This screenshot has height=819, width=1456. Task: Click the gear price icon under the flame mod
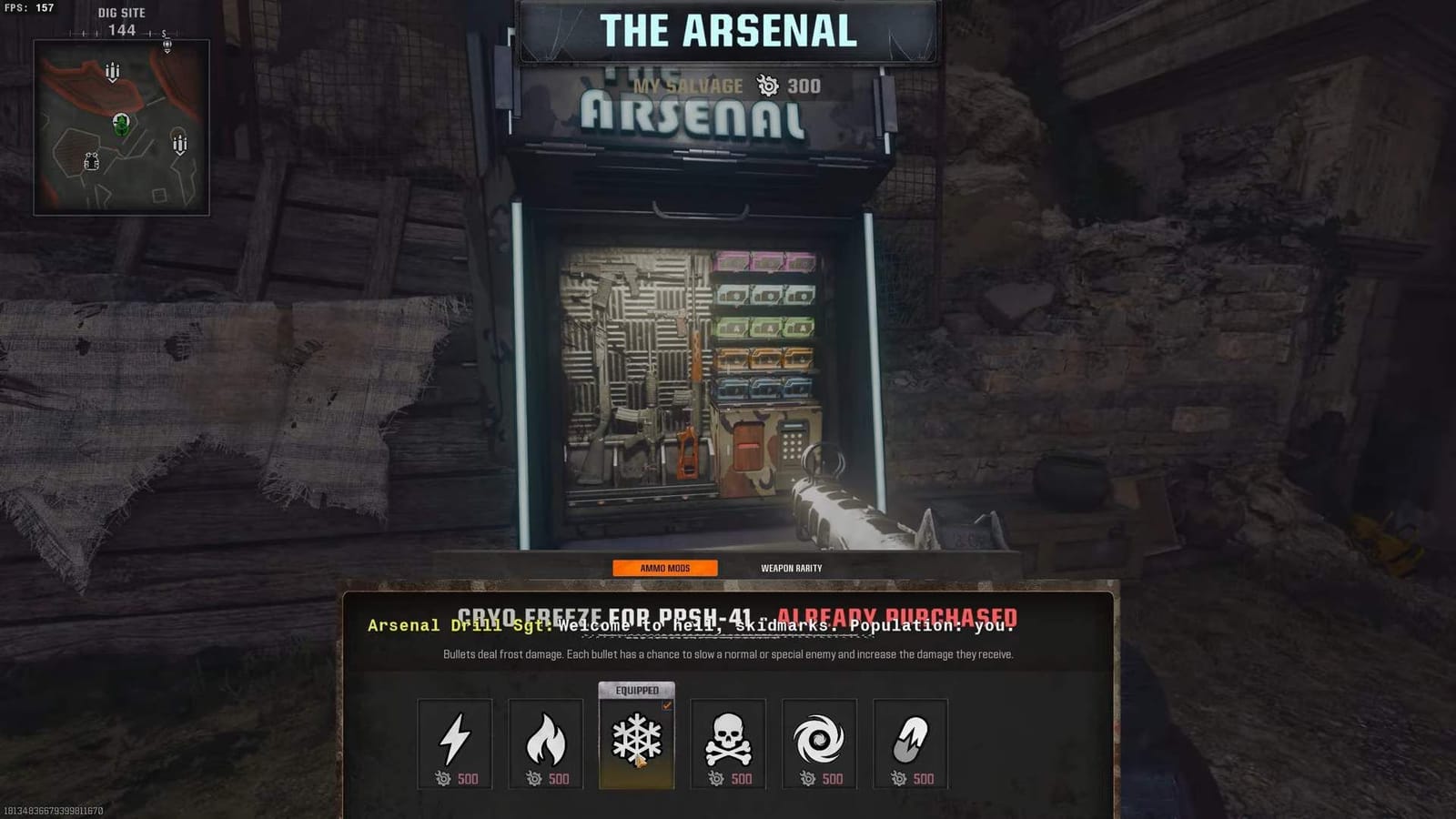pyautogui.click(x=537, y=779)
